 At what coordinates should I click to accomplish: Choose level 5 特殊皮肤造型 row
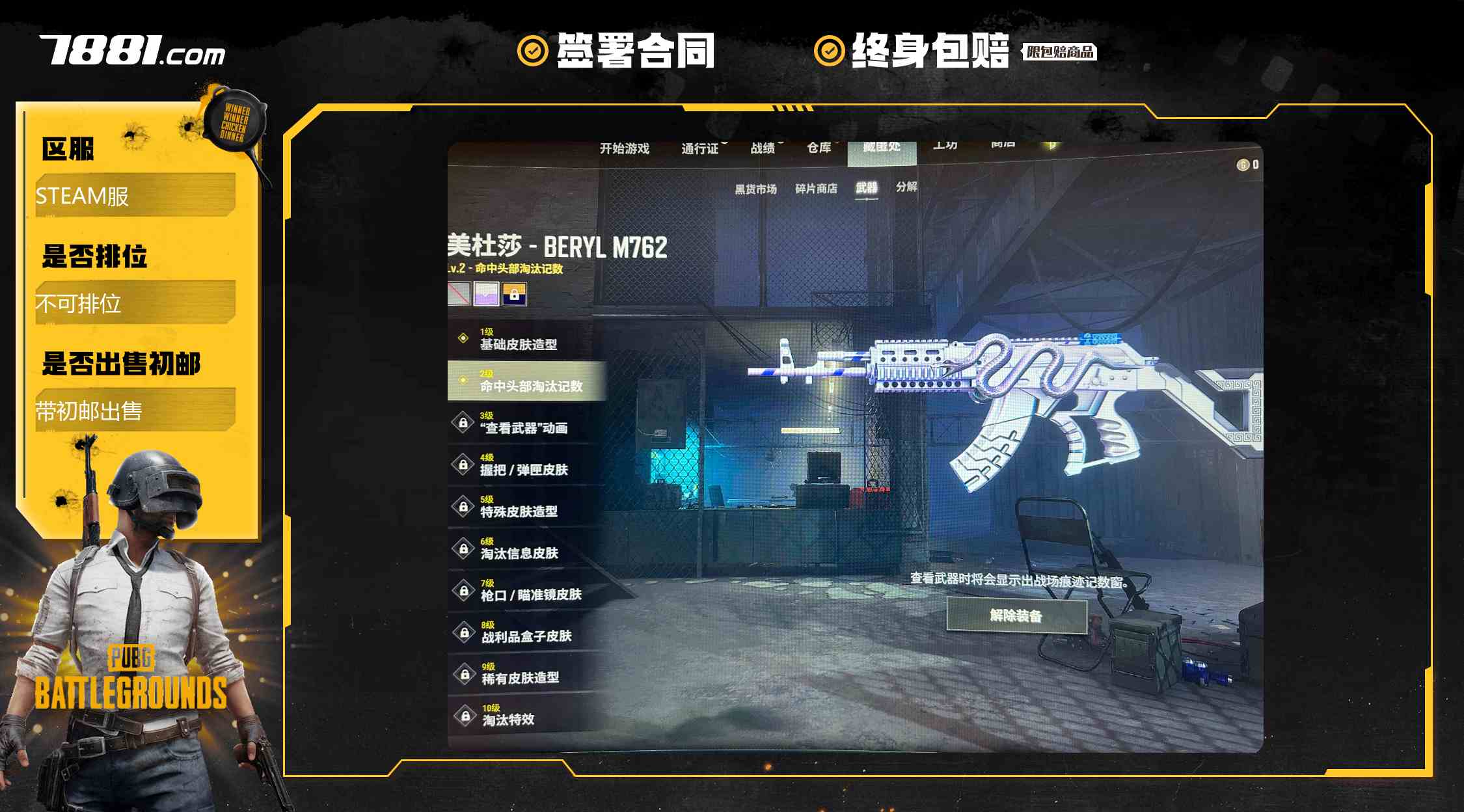click(x=519, y=506)
